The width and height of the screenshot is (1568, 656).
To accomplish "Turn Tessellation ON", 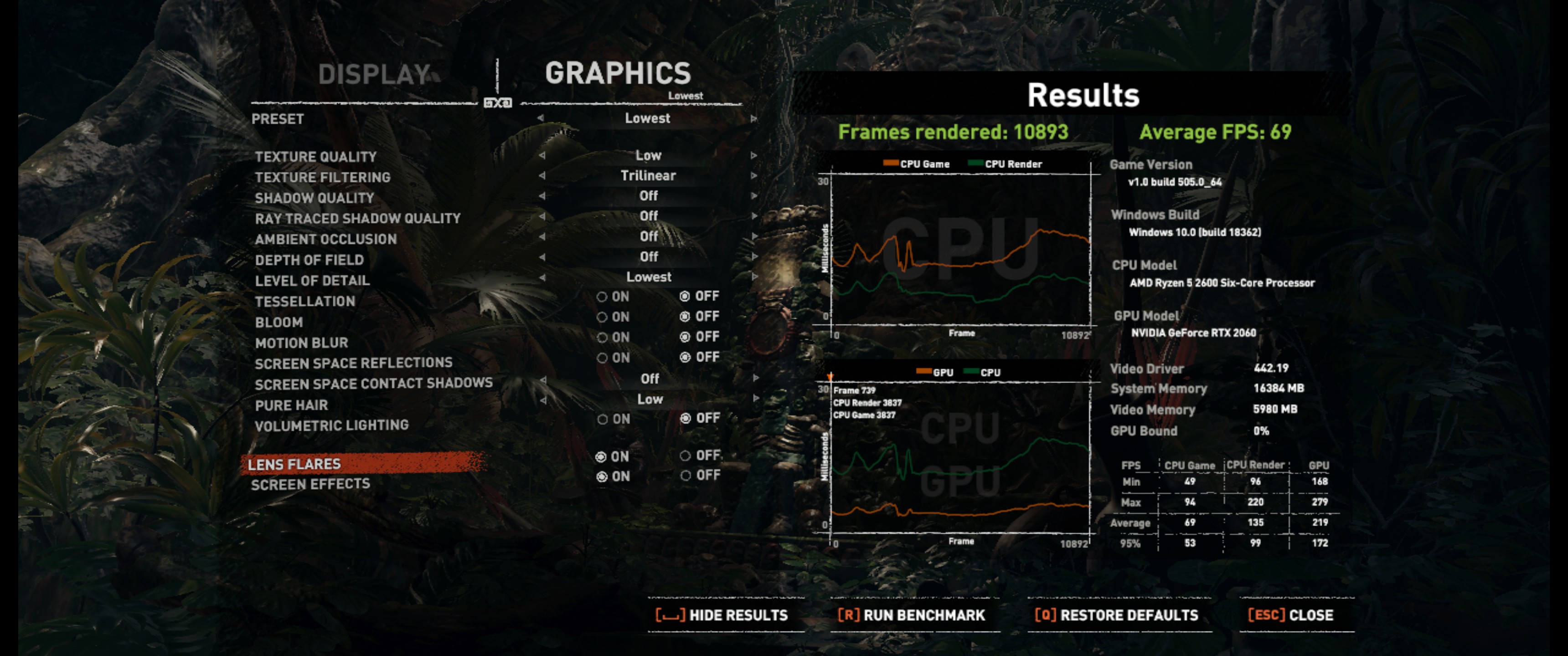I will (x=613, y=297).
